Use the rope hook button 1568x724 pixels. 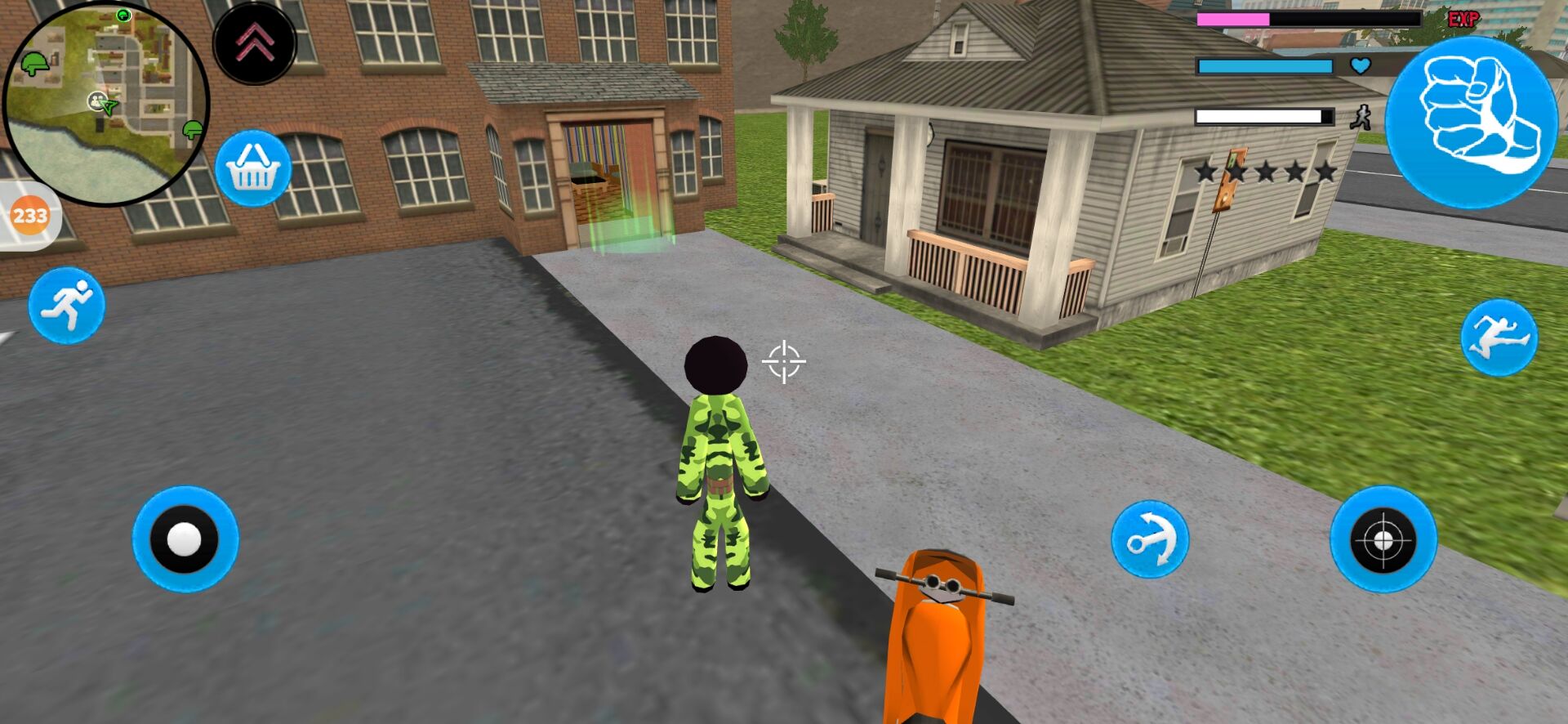[1150, 539]
